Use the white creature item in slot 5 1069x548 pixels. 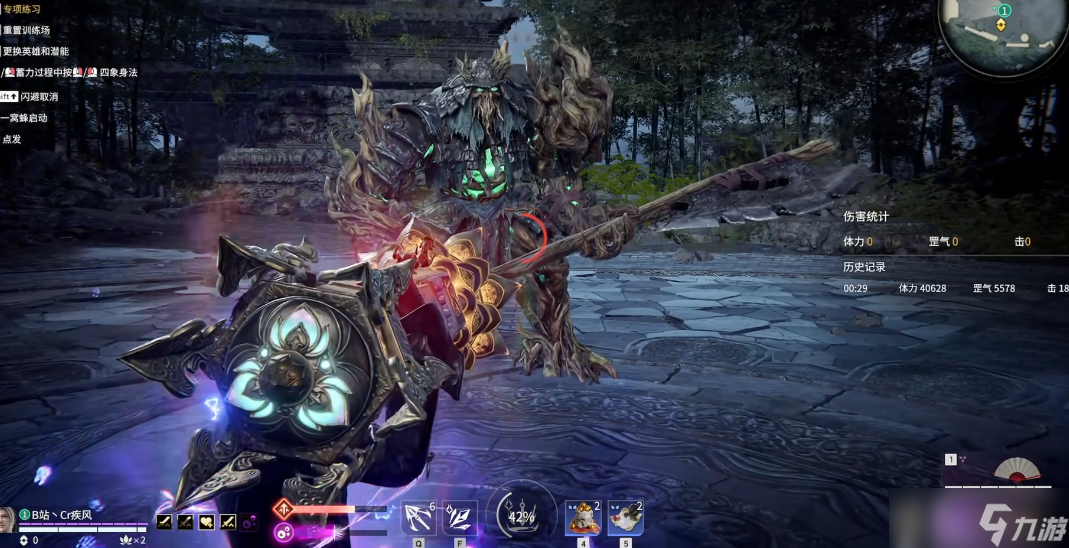point(624,517)
